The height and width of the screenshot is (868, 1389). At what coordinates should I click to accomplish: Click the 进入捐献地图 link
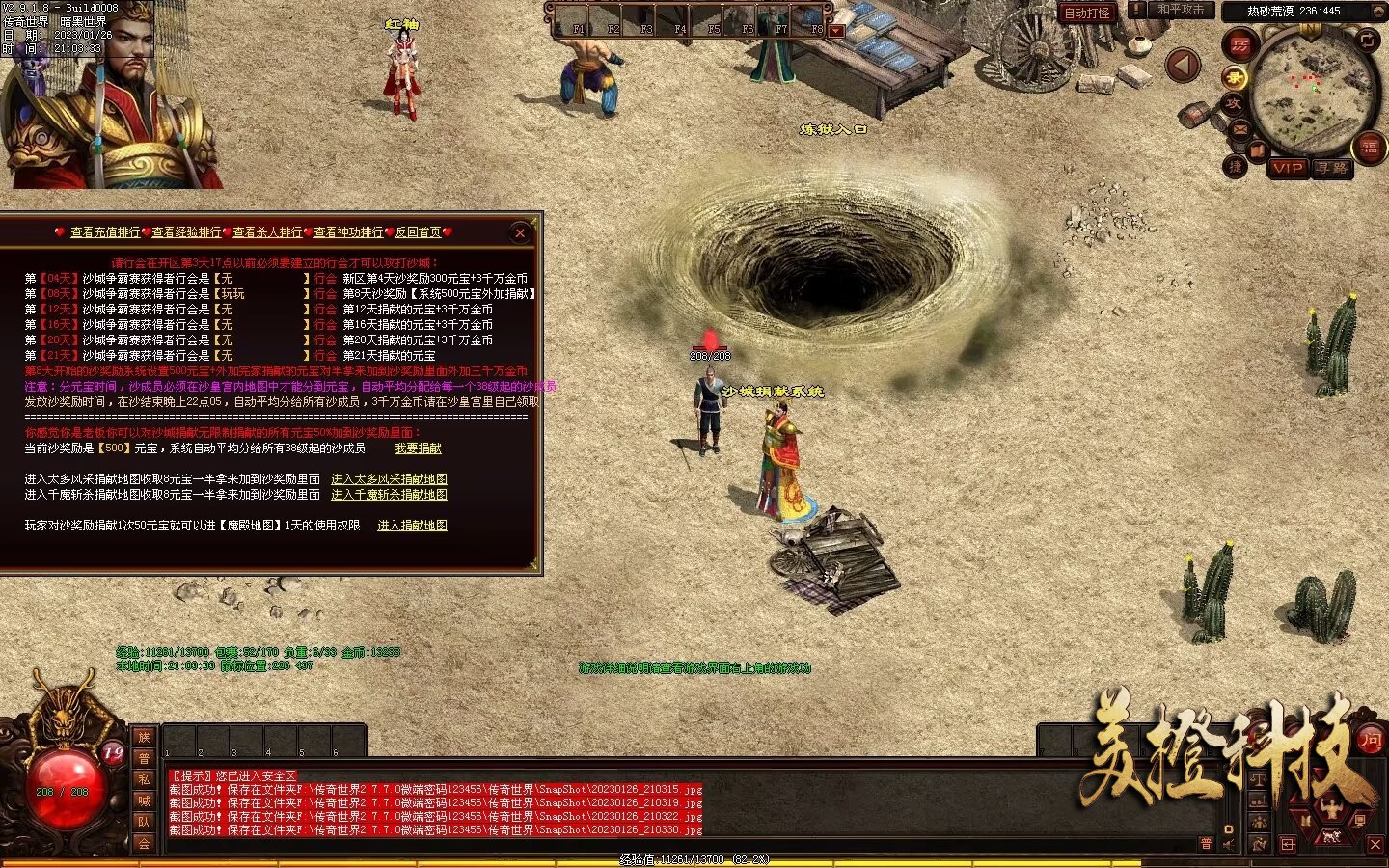pos(412,526)
